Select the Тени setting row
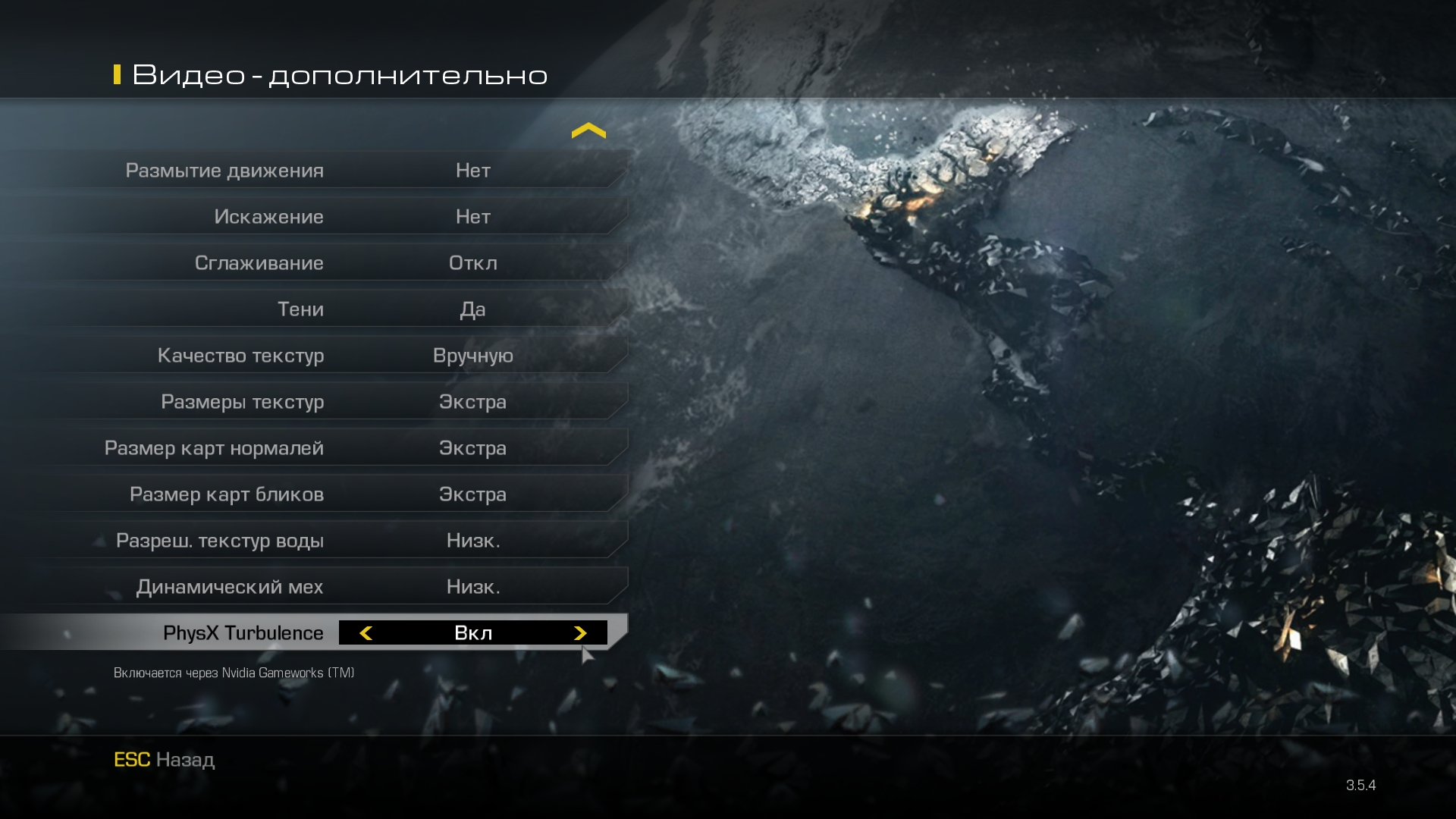Viewport: 1456px width, 819px height. (x=315, y=309)
